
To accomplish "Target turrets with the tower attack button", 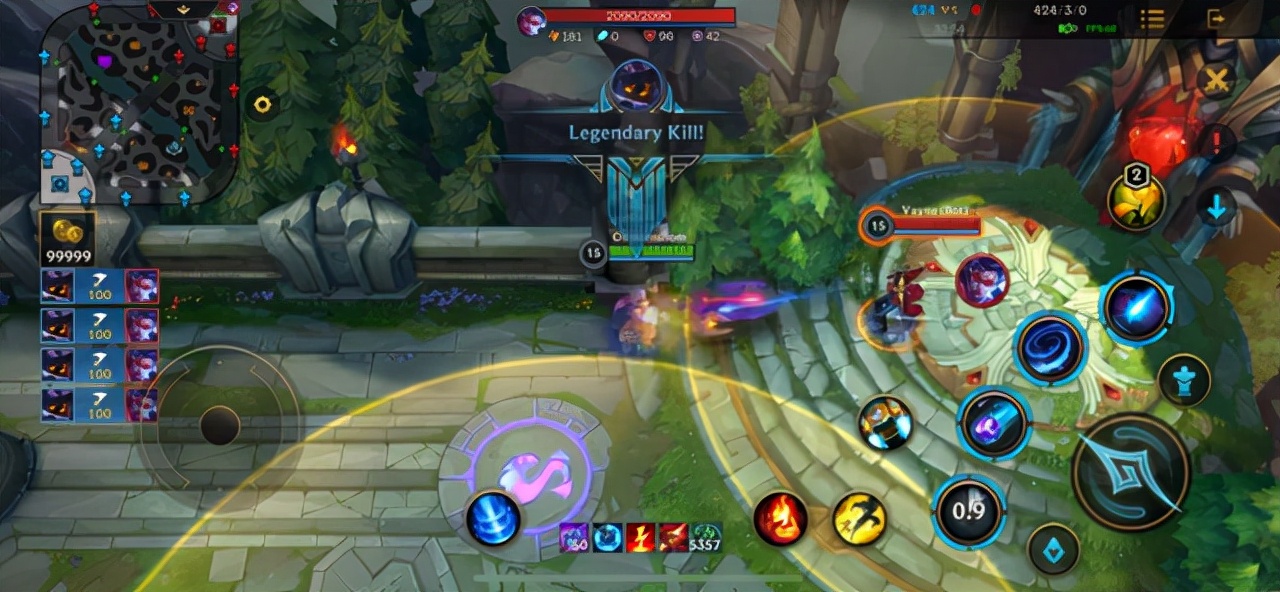I will (1184, 381).
